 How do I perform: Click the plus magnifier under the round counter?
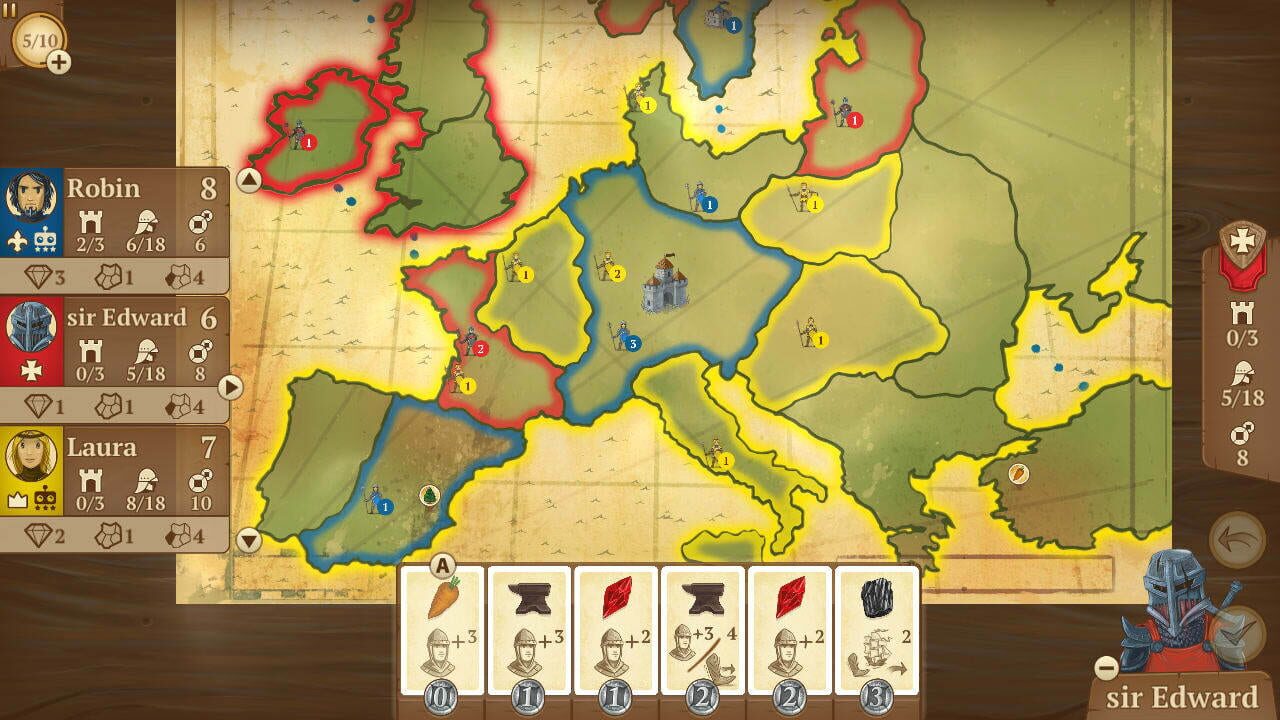[x=57, y=61]
